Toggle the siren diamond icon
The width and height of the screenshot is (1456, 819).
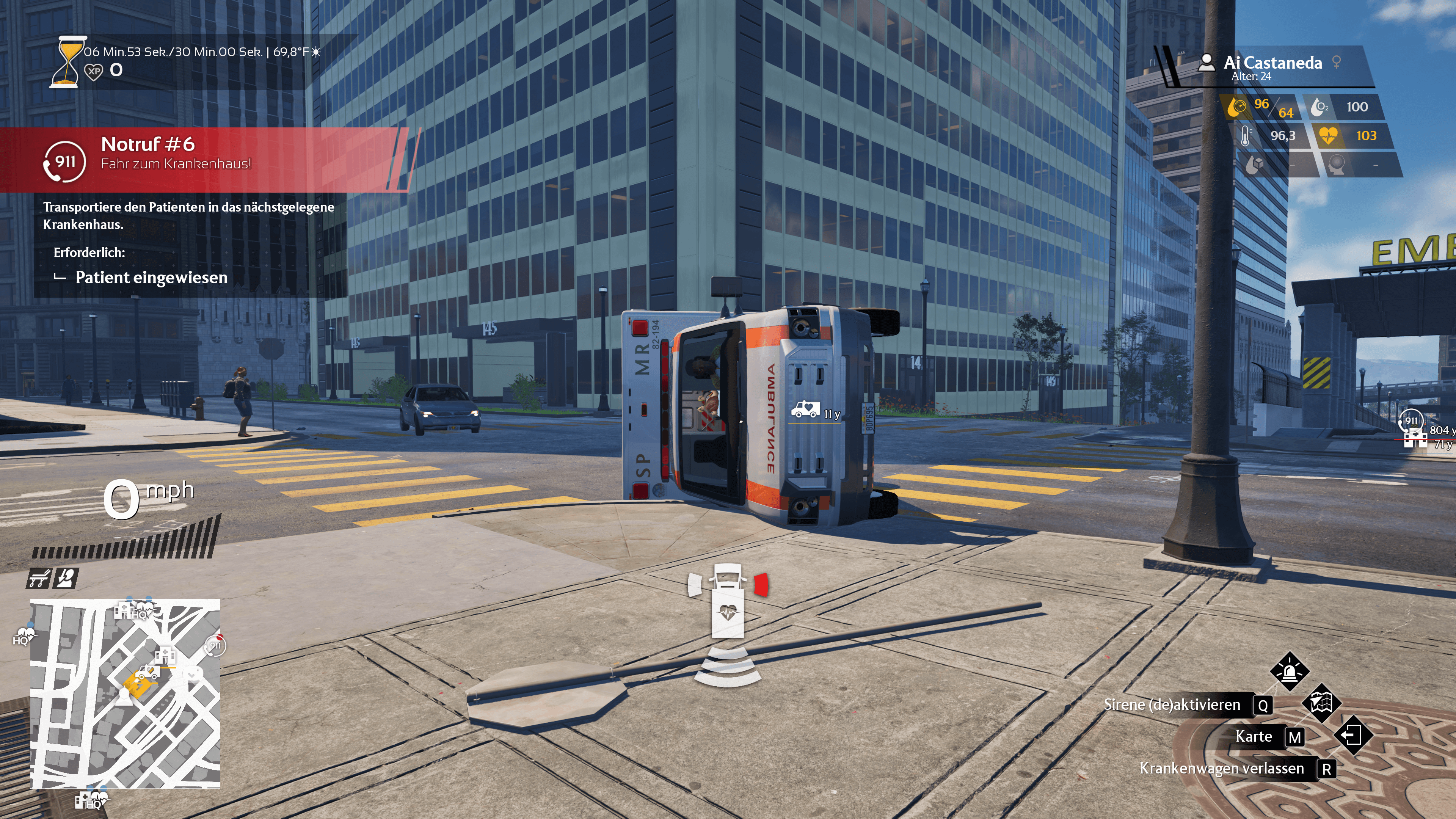click(1289, 671)
